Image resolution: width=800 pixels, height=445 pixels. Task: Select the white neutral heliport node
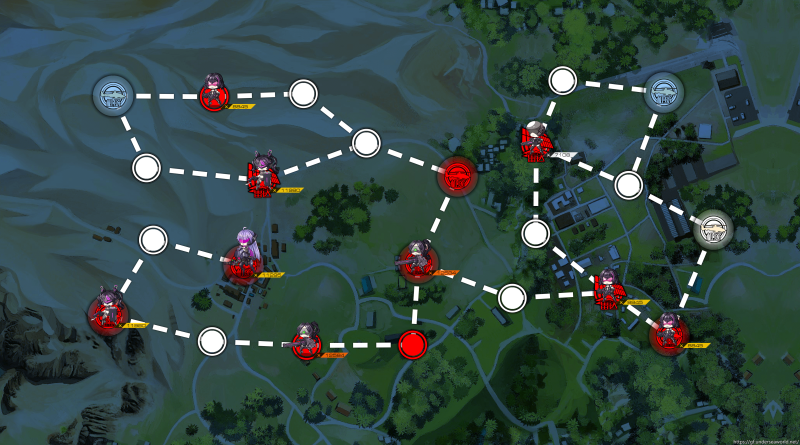pyautogui.click(x=713, y=230)
